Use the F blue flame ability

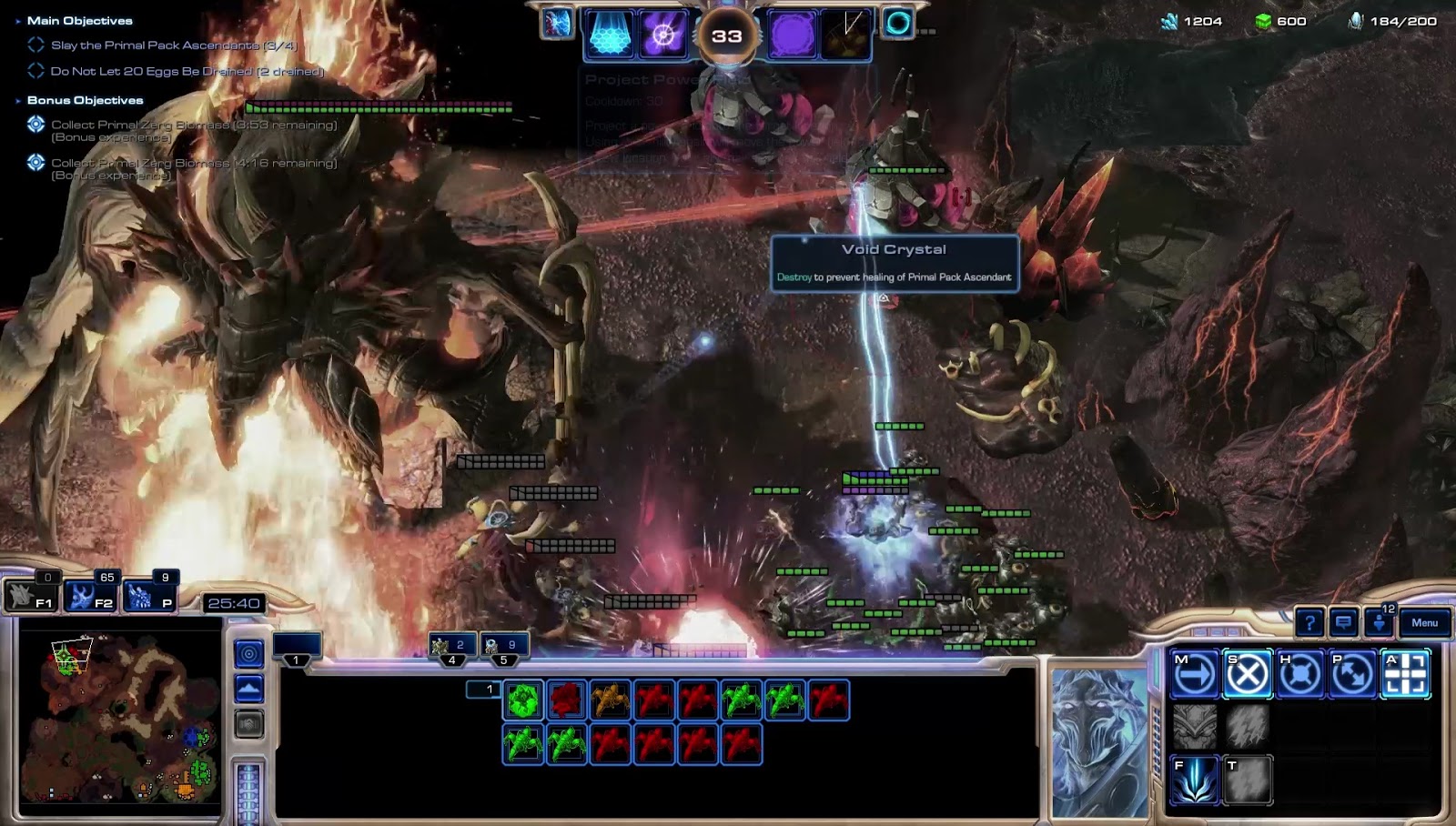coord(1195,781)
